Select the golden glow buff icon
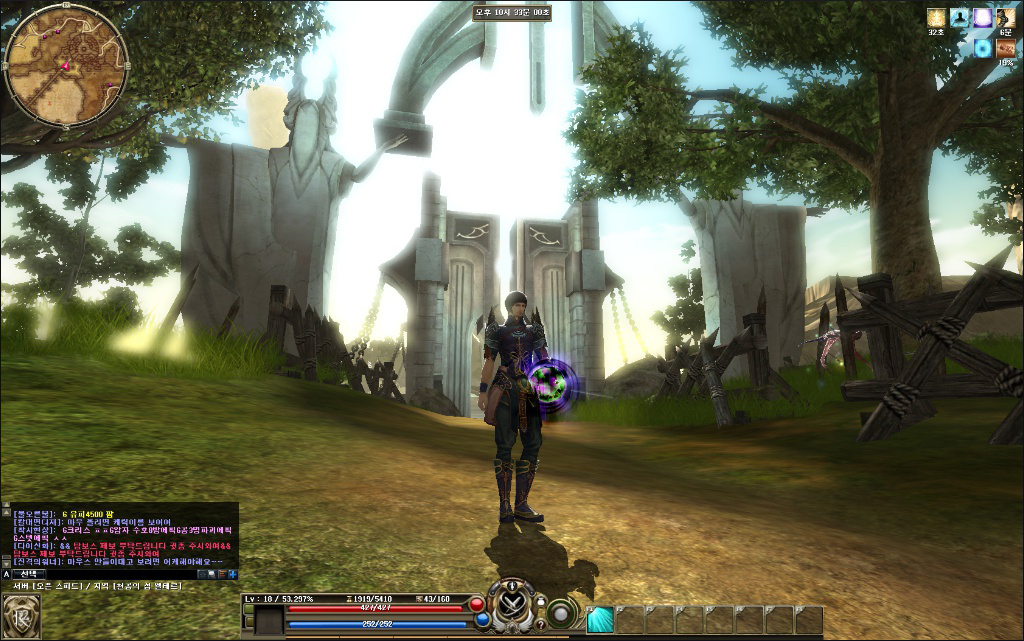Screen dimensions: 1024x641 coord(936,17)
